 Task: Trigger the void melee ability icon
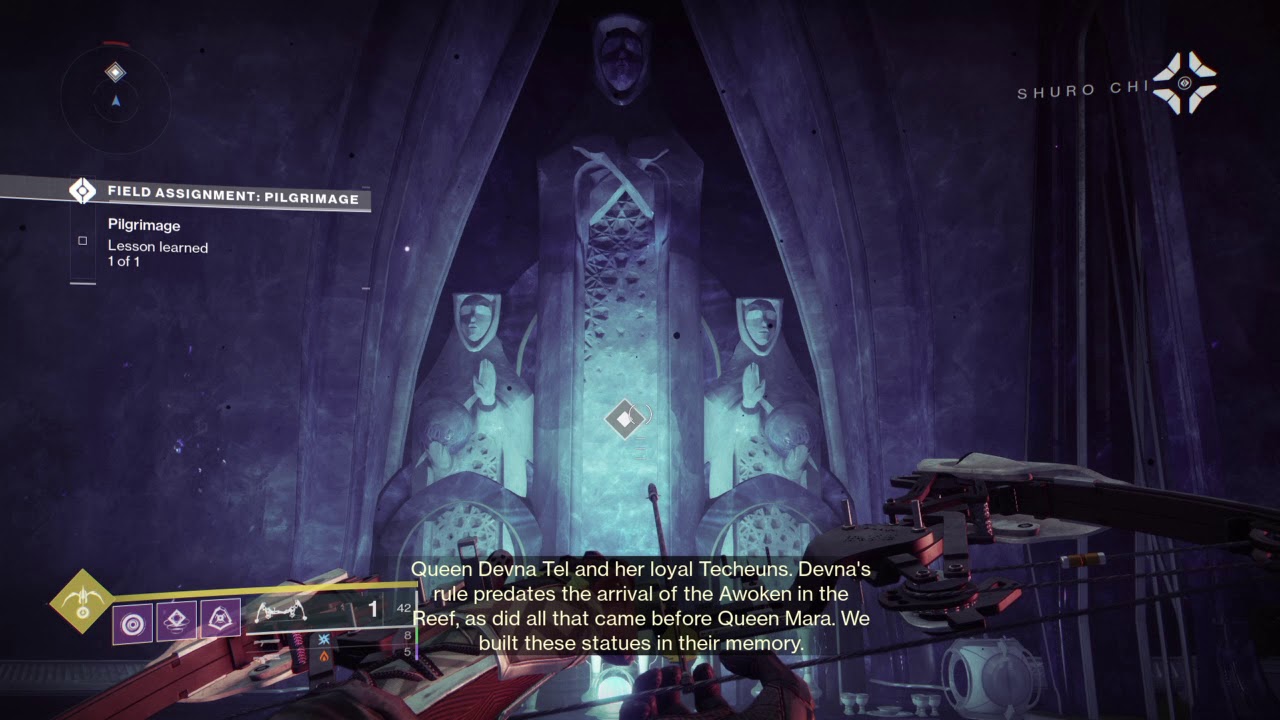point(220,620)
